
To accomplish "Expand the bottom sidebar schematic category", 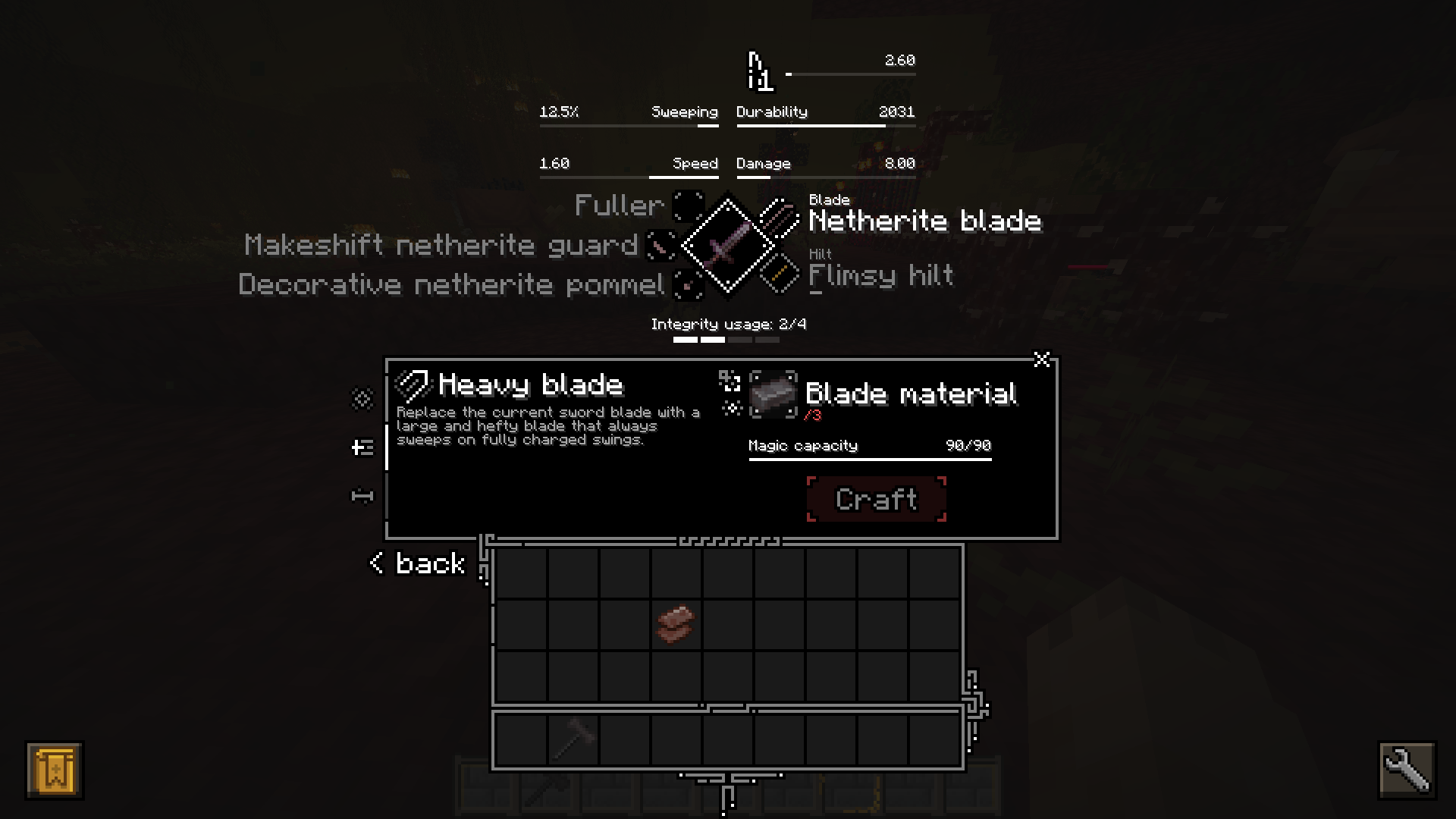I will pyautogui.click(x=362, y=494).
